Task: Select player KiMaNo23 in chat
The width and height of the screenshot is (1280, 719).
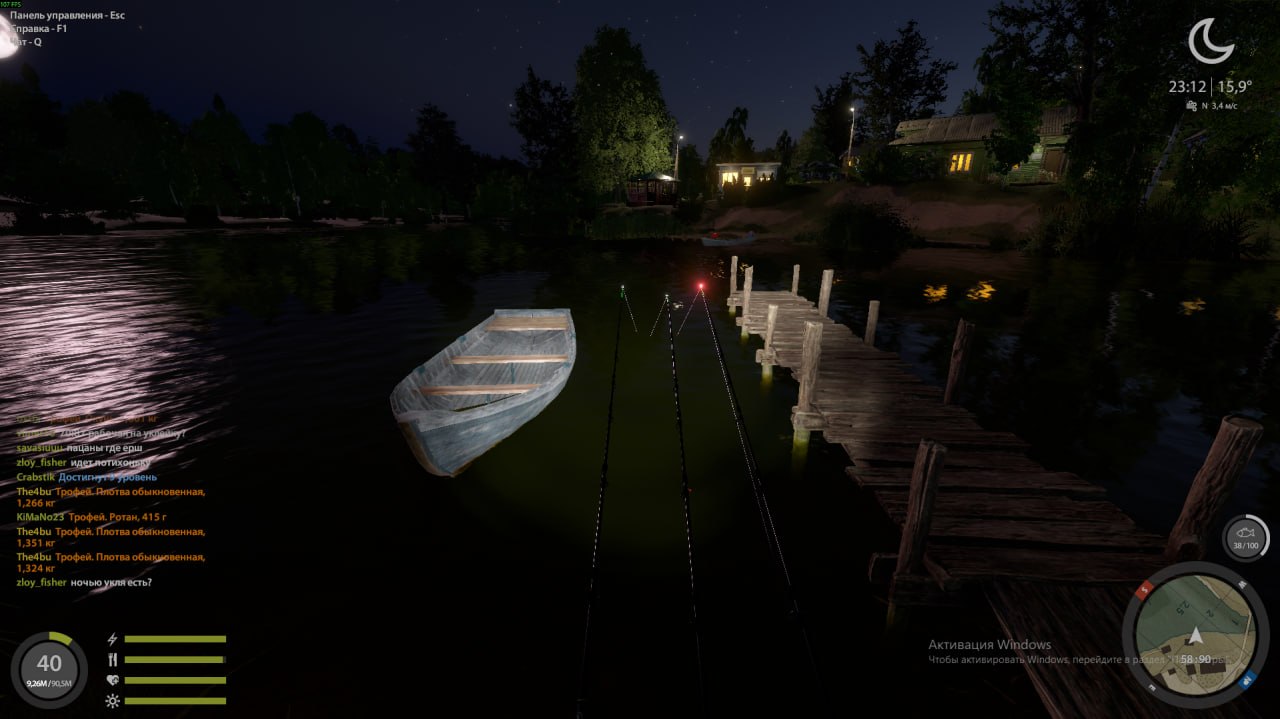Action: coord(40,517)
